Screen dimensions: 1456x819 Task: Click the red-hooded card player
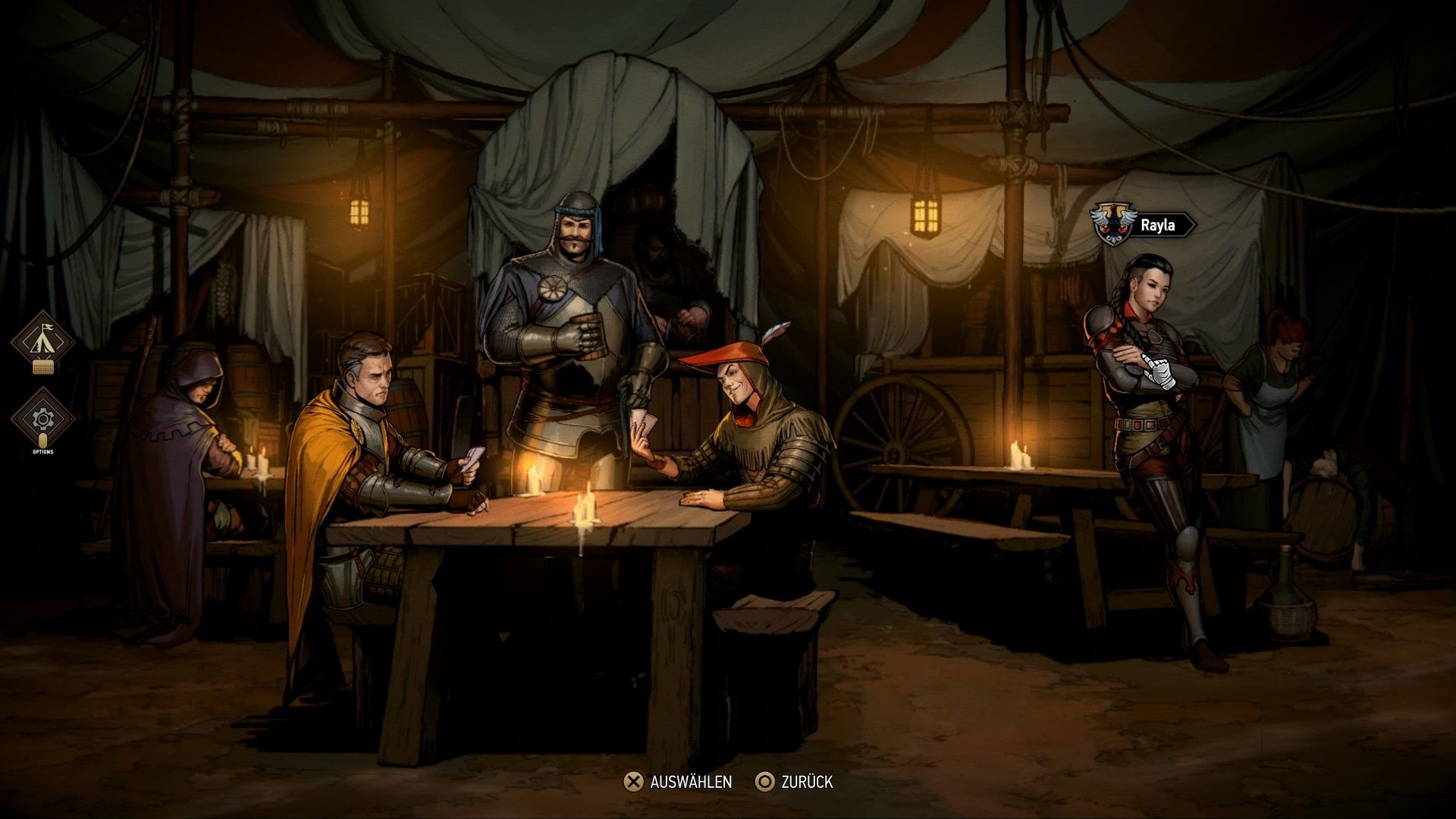[x=751, y=425]
